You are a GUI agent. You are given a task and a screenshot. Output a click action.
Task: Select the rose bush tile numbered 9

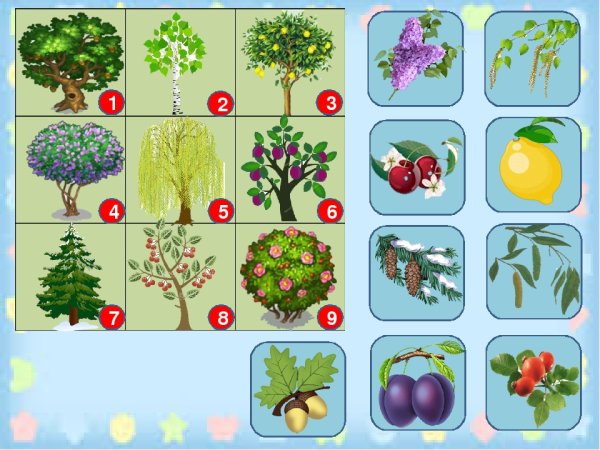[290, 276]
